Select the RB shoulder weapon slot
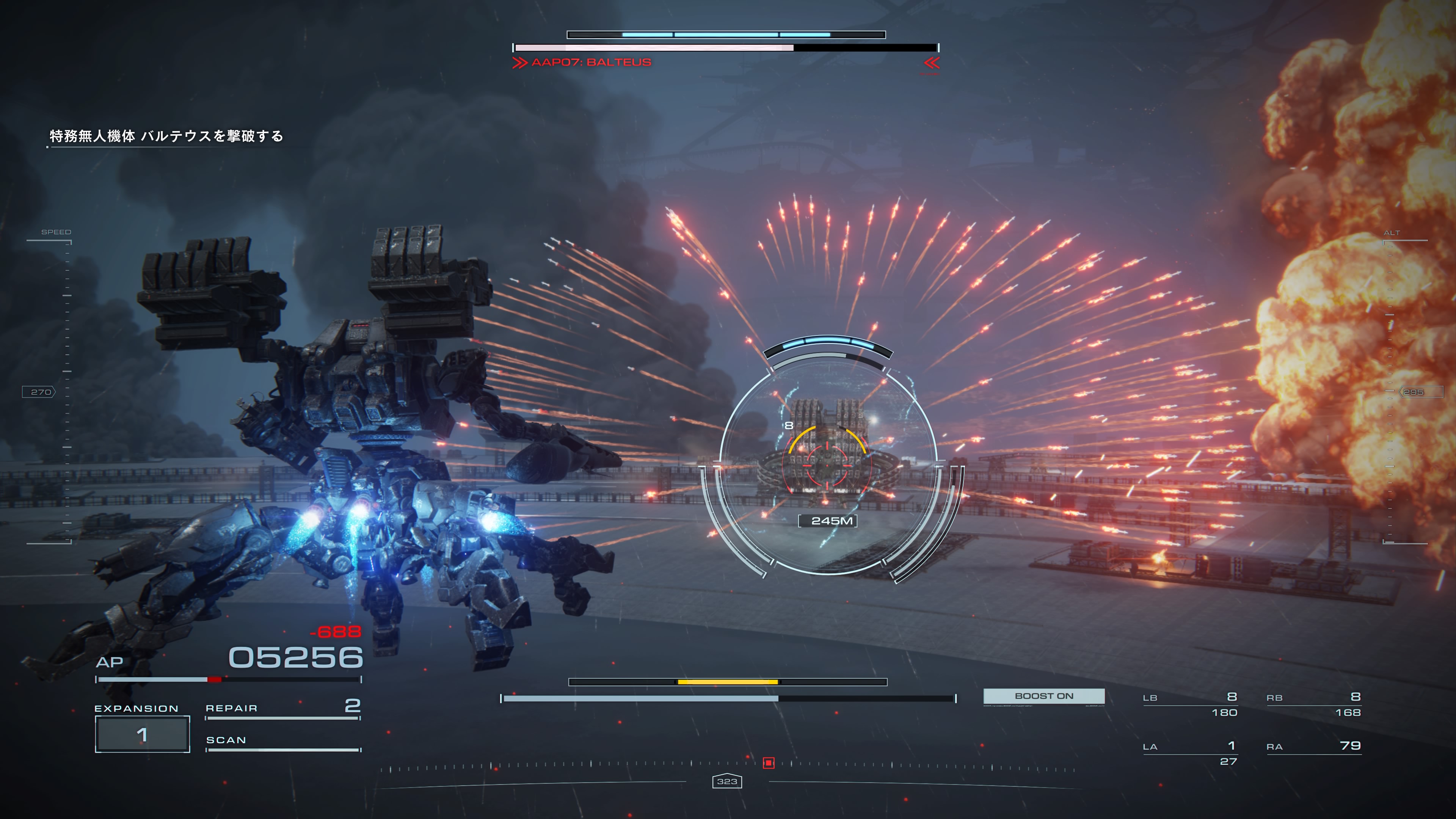This screenshot has width=1456, height=819. [1313, 704]
